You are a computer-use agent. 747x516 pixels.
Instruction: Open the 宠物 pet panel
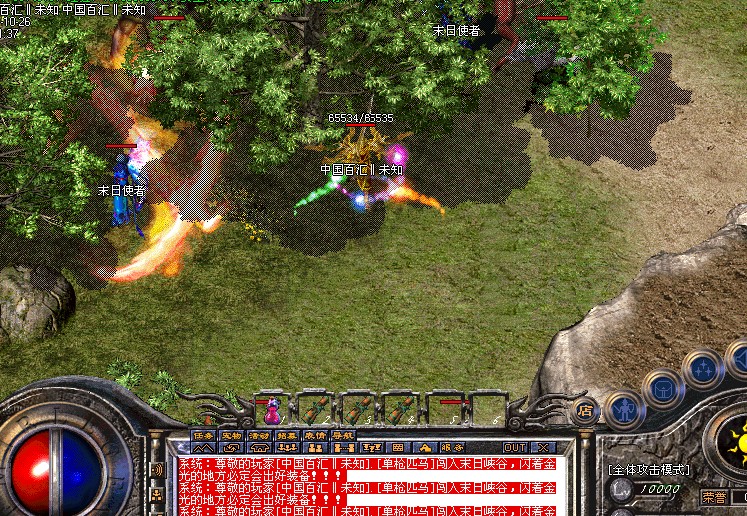click(x=232, y=435)
